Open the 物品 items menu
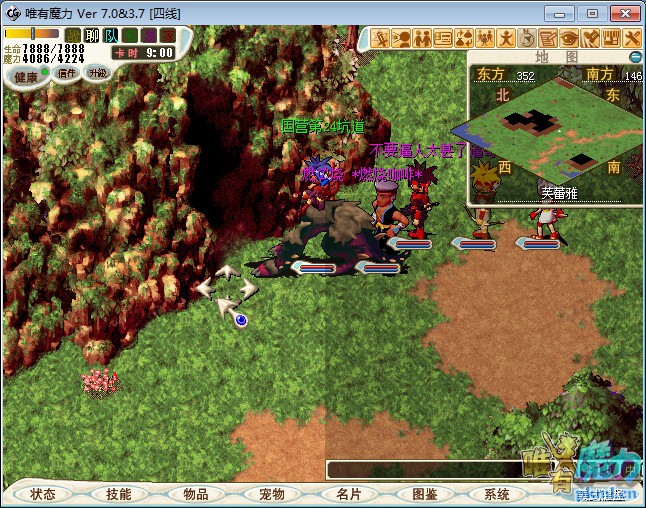Viewport: 646px width, 508px height. click(x=196, y=494)
